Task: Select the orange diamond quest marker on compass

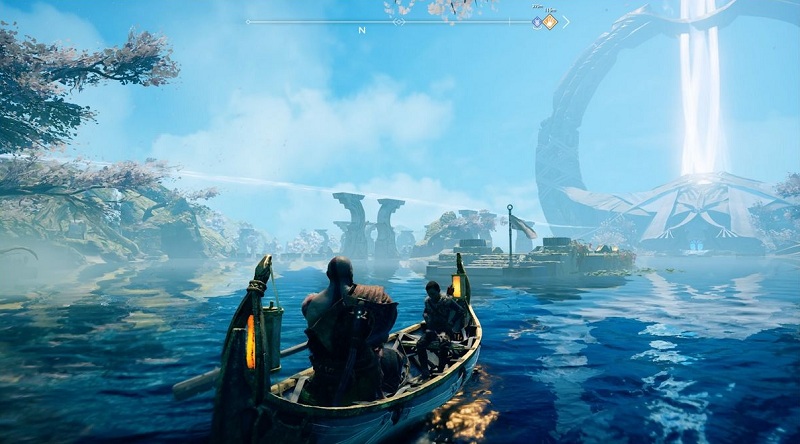Action: click(549, 21)
